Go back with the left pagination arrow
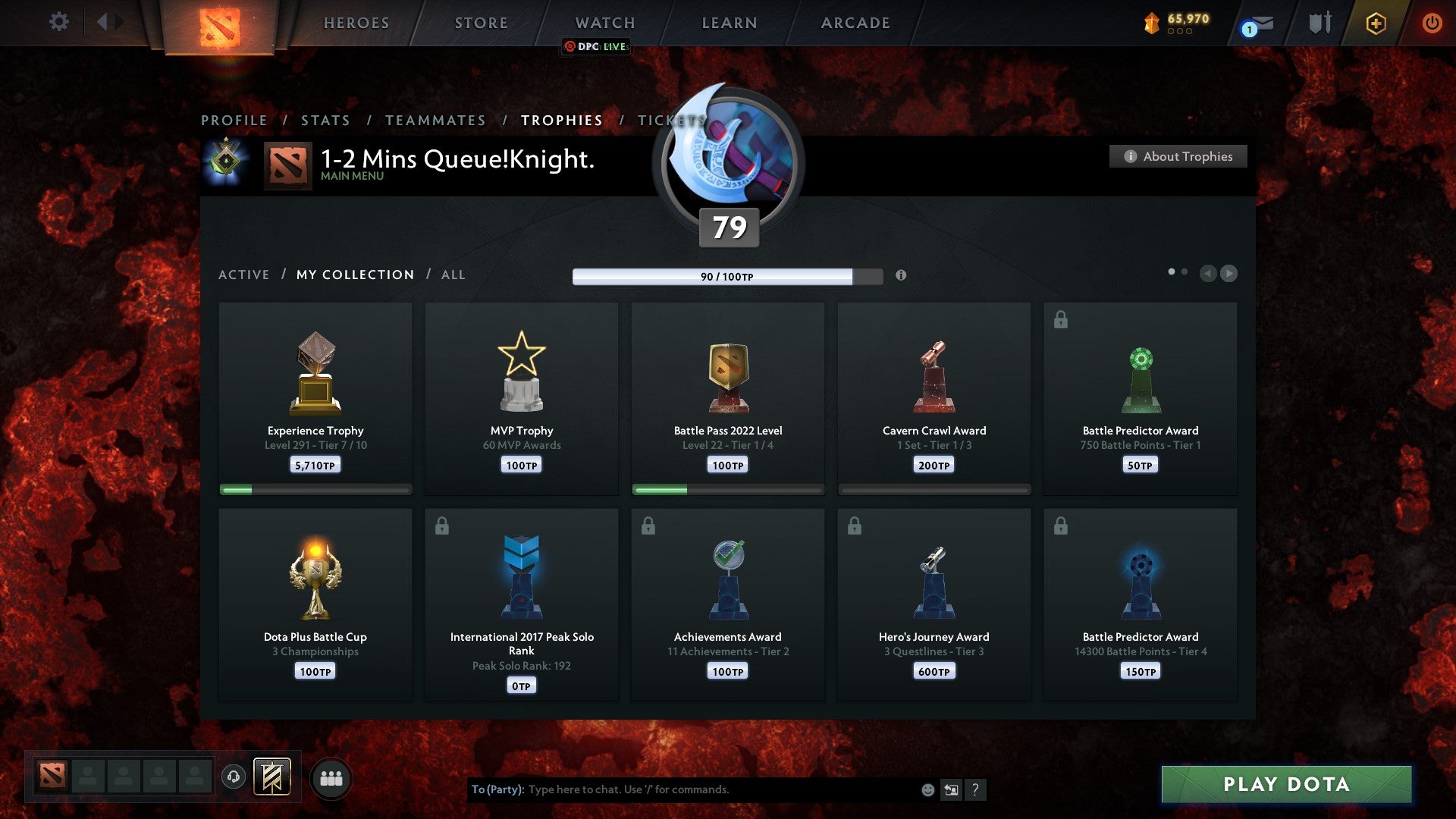The width and height of the screenshot is (1456, 819). 1210,274
